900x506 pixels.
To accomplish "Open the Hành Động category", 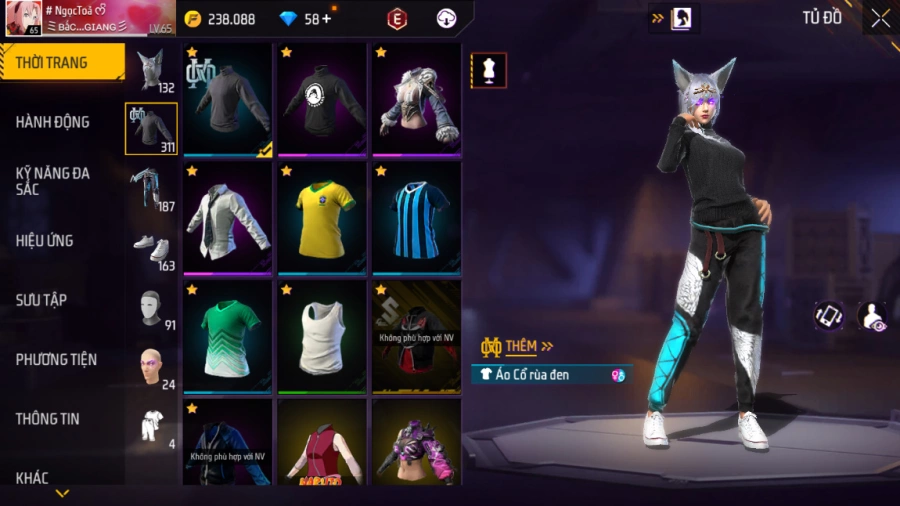I will pos(53,122).
